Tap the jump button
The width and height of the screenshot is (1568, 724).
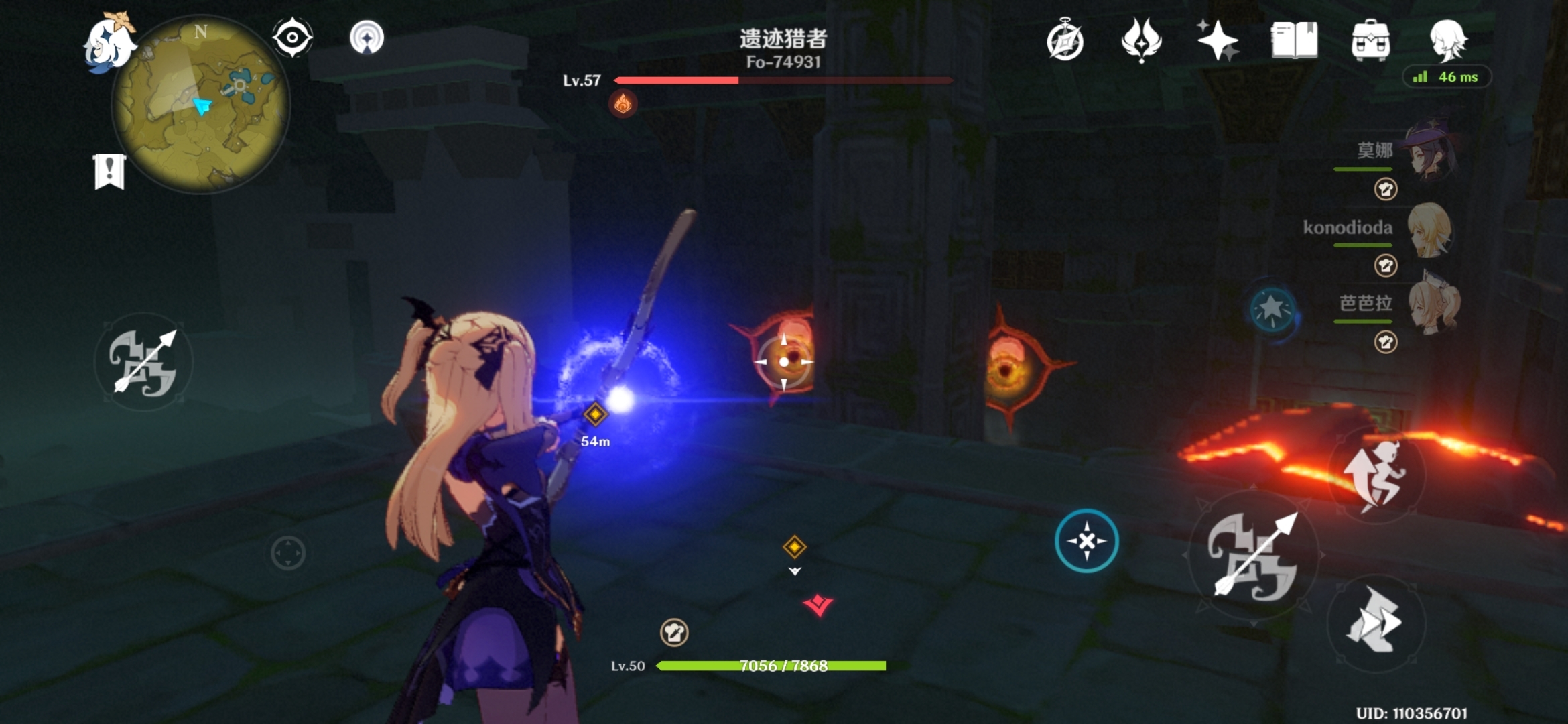coord(1376,476)
